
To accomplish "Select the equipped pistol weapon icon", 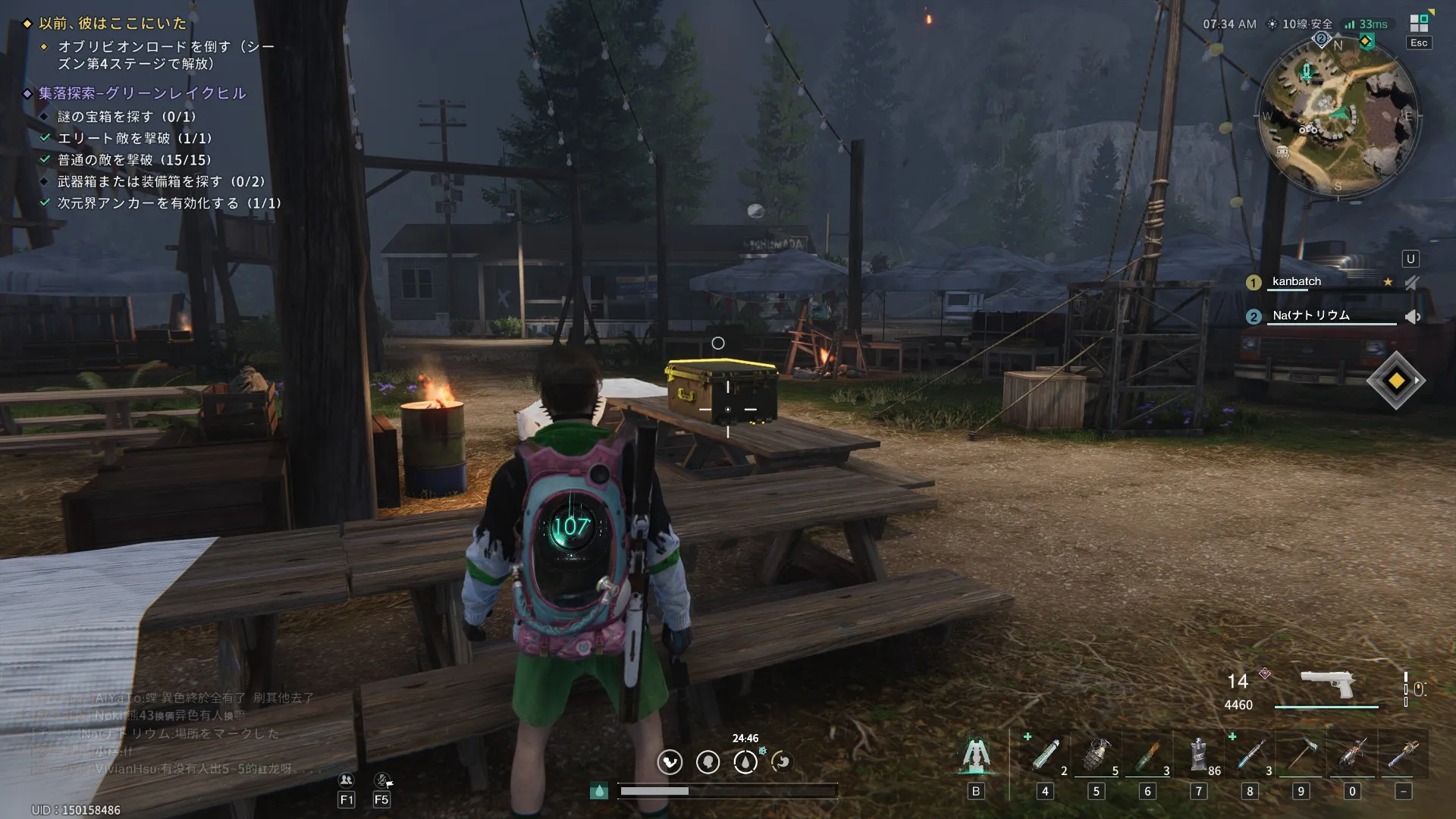I will pyautogui.click(x=1326, y=684).
